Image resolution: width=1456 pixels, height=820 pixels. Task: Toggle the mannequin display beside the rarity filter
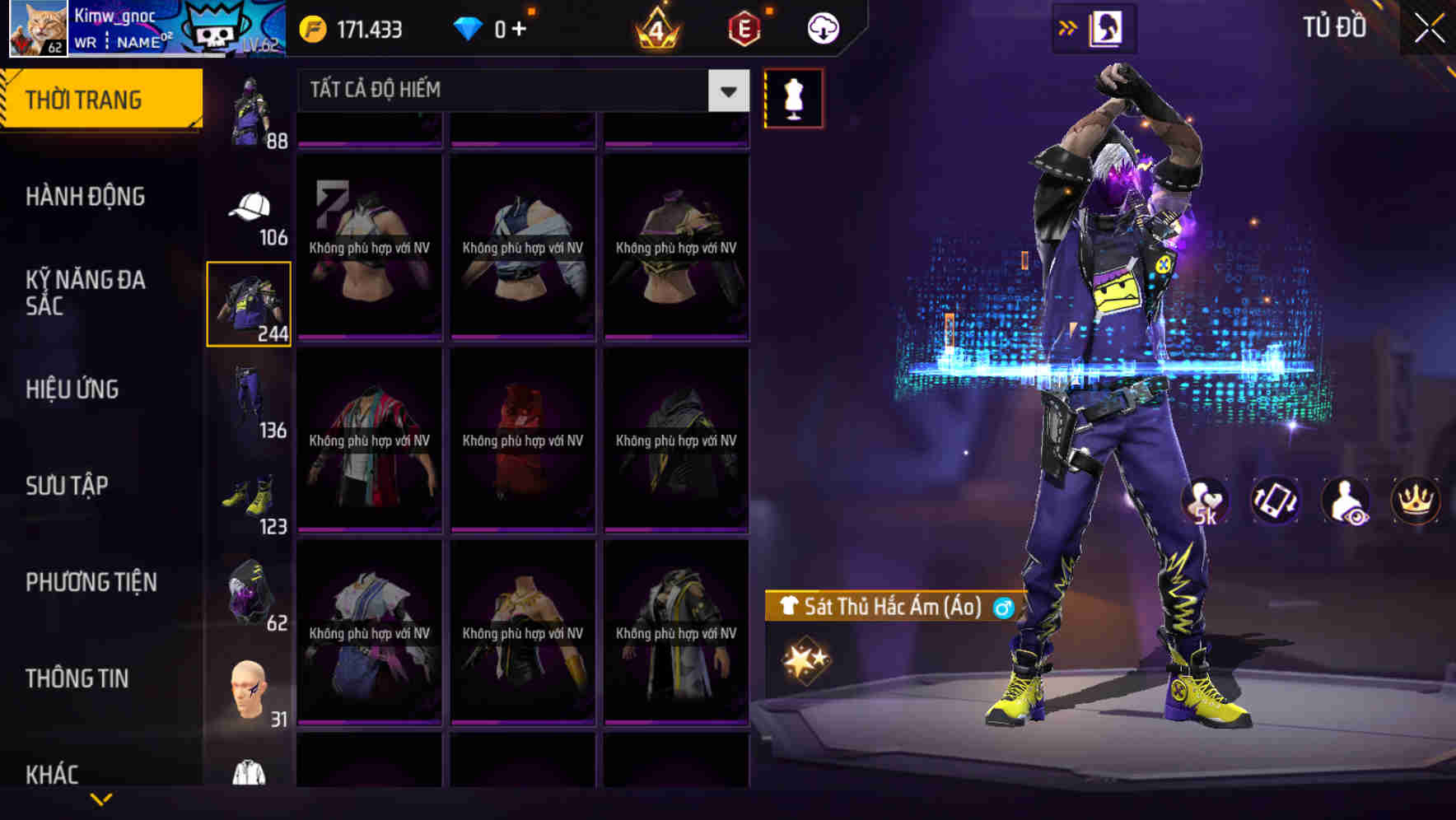794,98
